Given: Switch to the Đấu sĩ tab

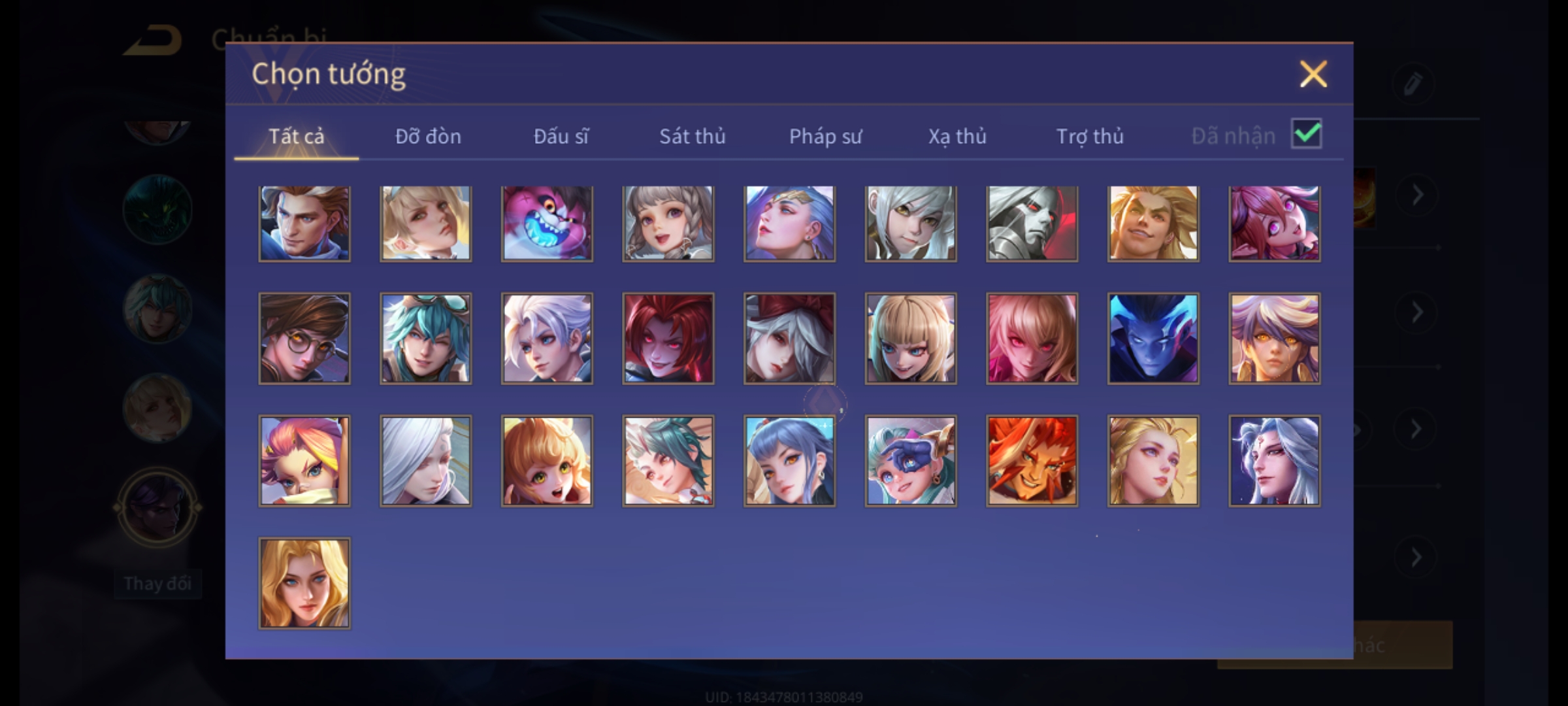Looking at the screenshot, I should [x=561, y=136].
